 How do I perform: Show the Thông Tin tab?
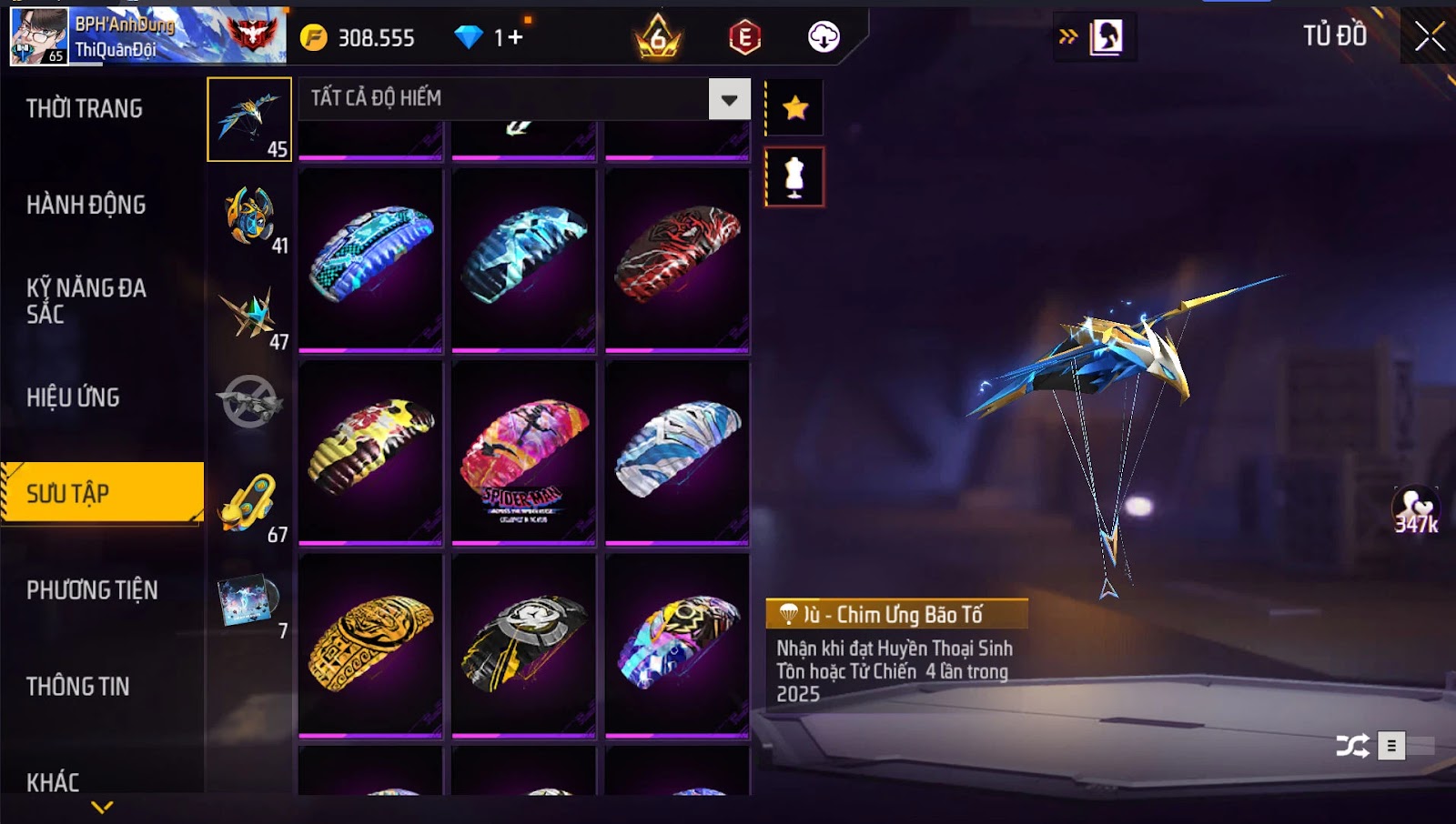click(78, 687)
